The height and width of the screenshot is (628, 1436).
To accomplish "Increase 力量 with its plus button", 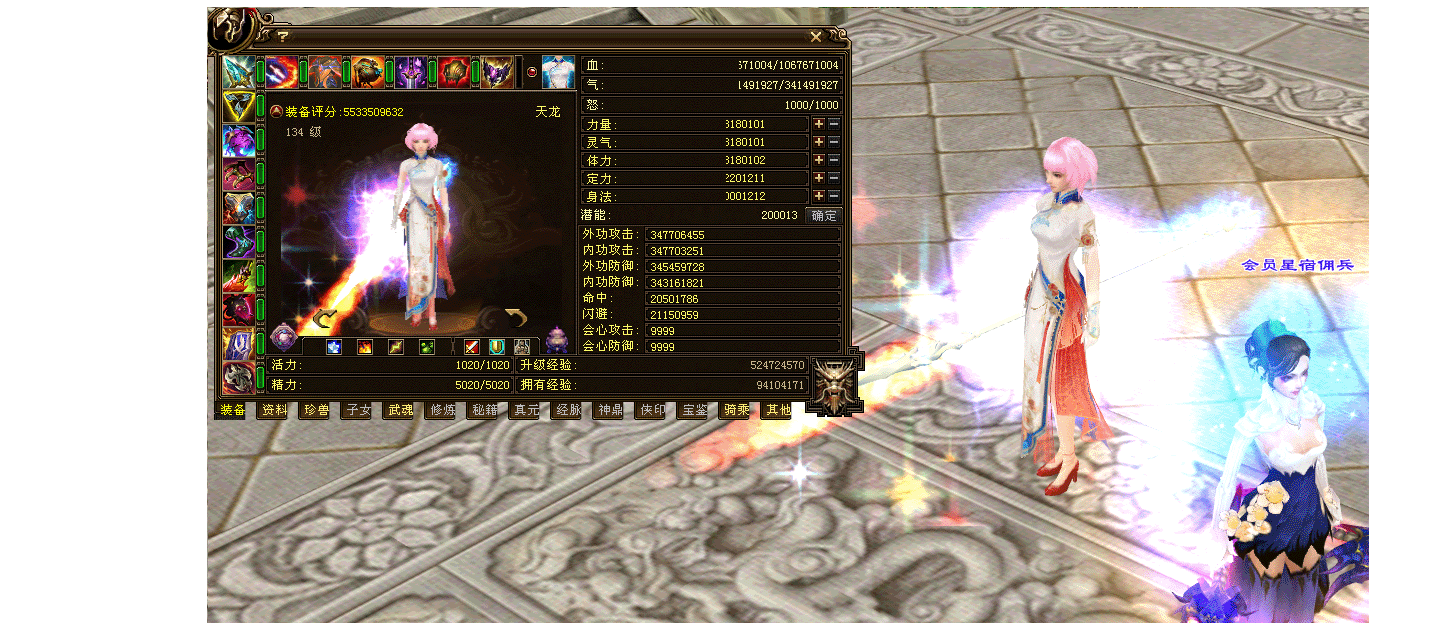I will pos(819,125).
